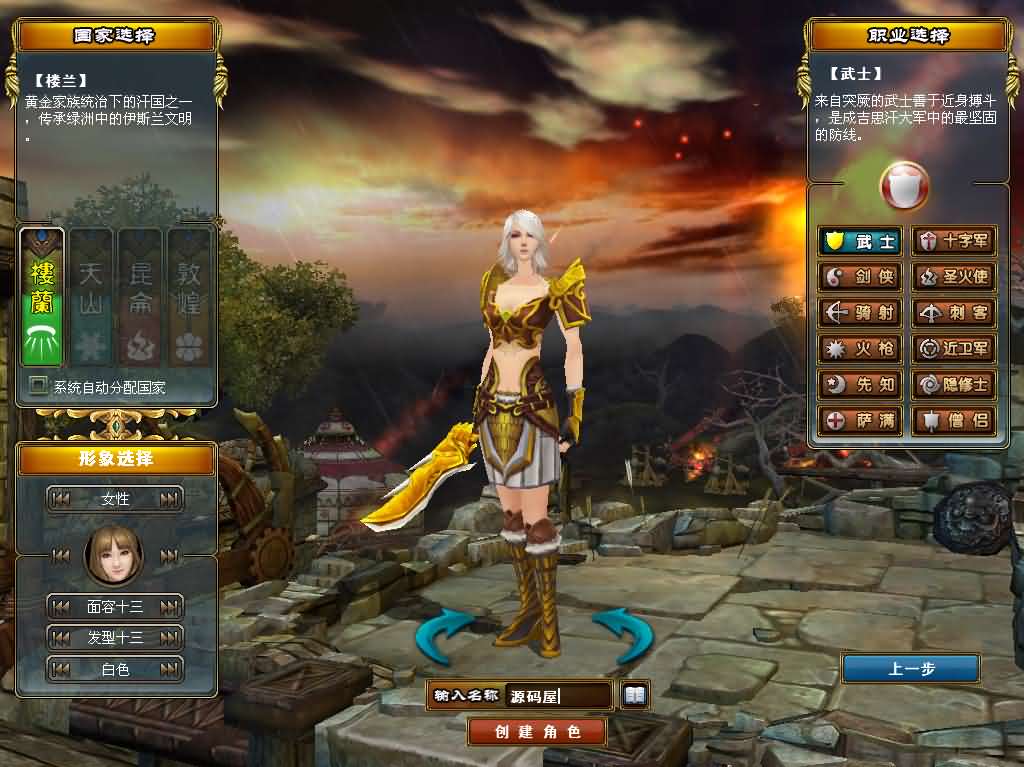
Task: Click 创建角色 to create the character
Action: [537, 731]
